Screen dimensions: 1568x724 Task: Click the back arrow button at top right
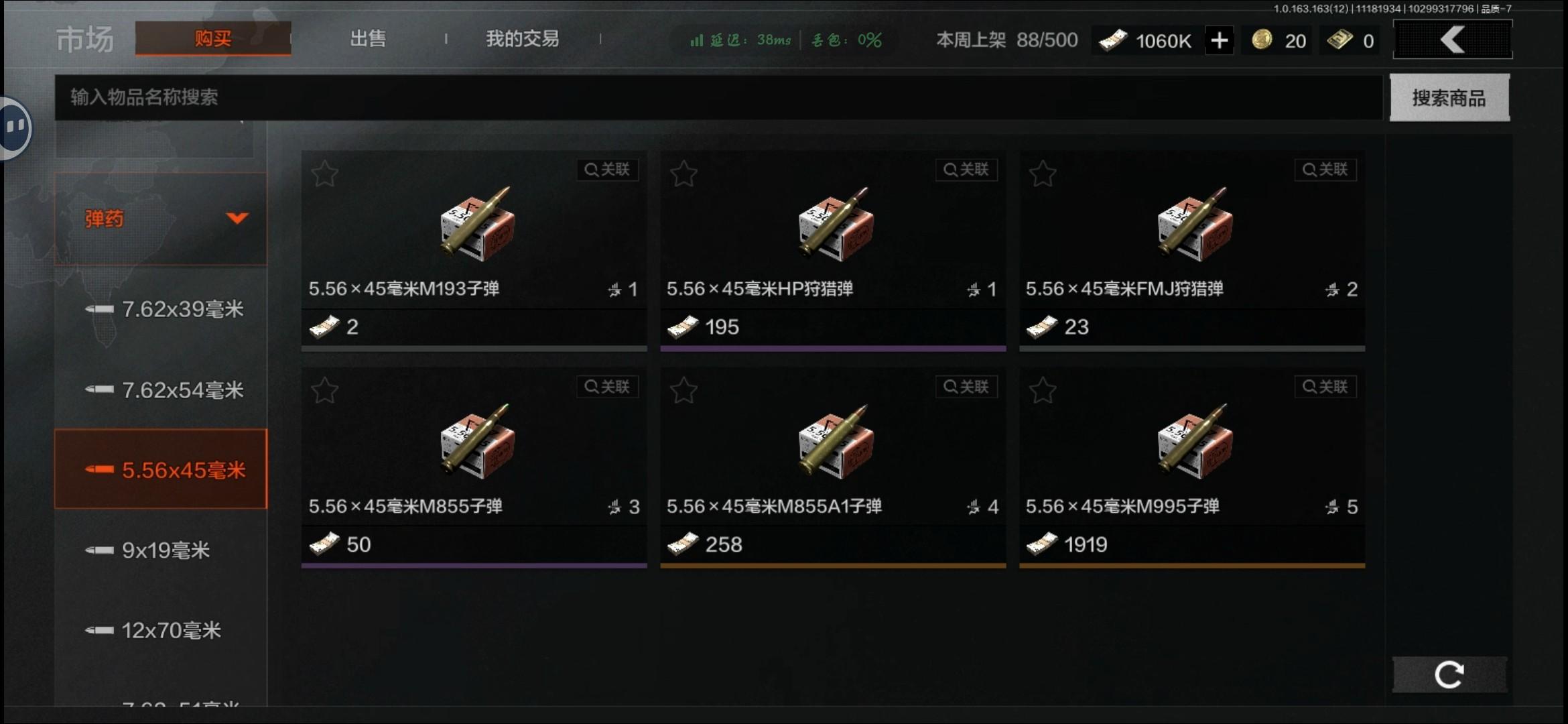point(1452,39)
